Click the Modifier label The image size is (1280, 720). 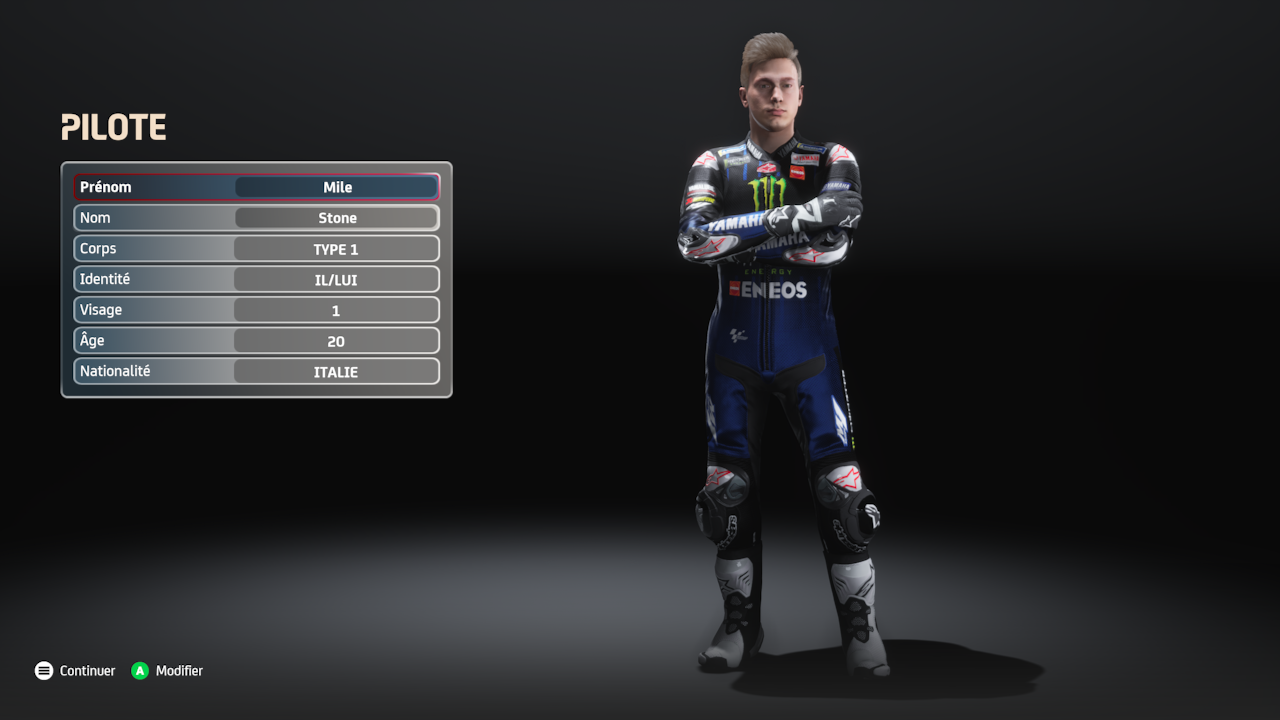(179, 671)
